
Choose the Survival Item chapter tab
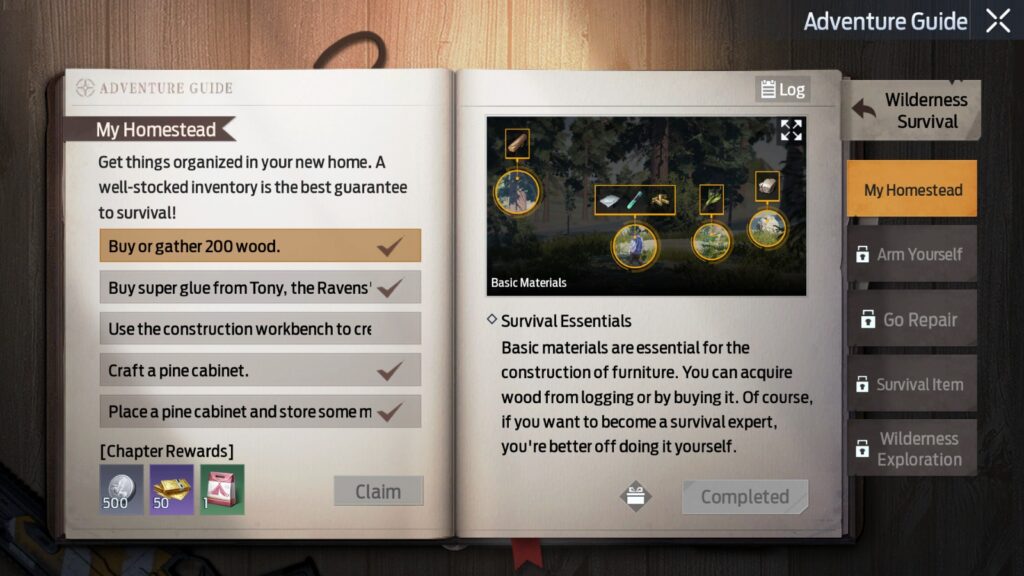pos(912,384)
